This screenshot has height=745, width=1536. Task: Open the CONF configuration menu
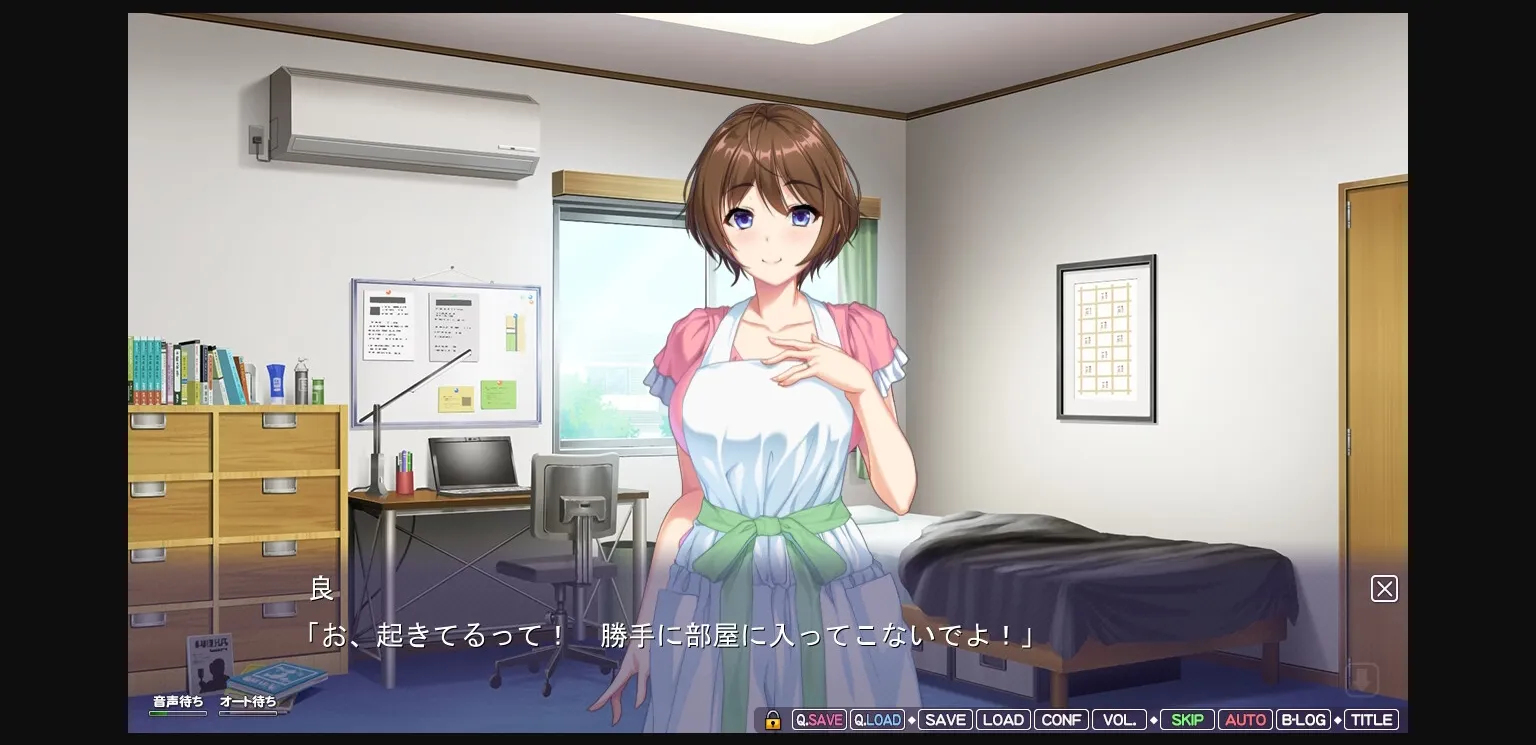[x=1061, y=719]
